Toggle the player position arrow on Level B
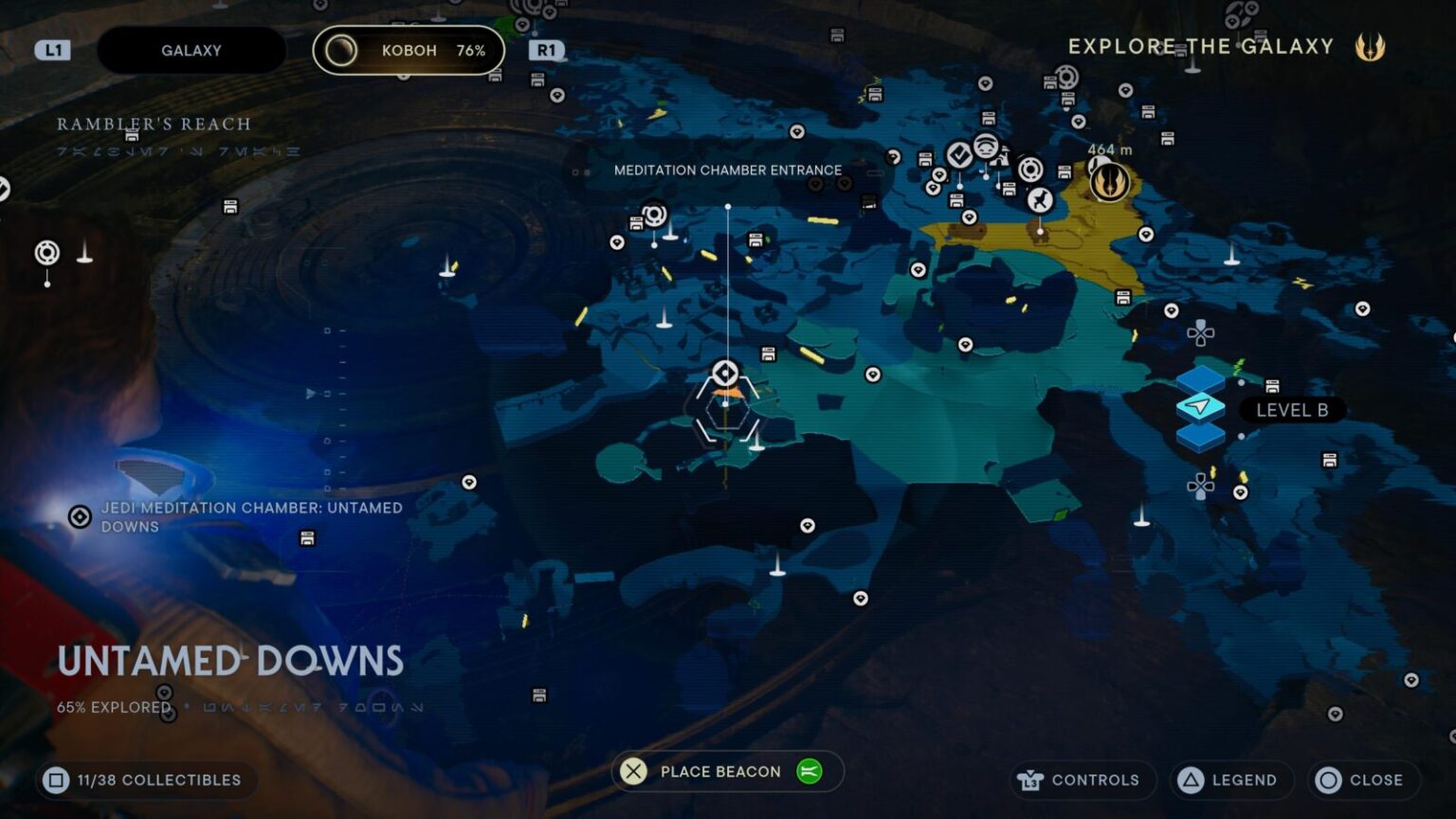The width and height of the screenshot is (1456, 819). (1200, 407)
